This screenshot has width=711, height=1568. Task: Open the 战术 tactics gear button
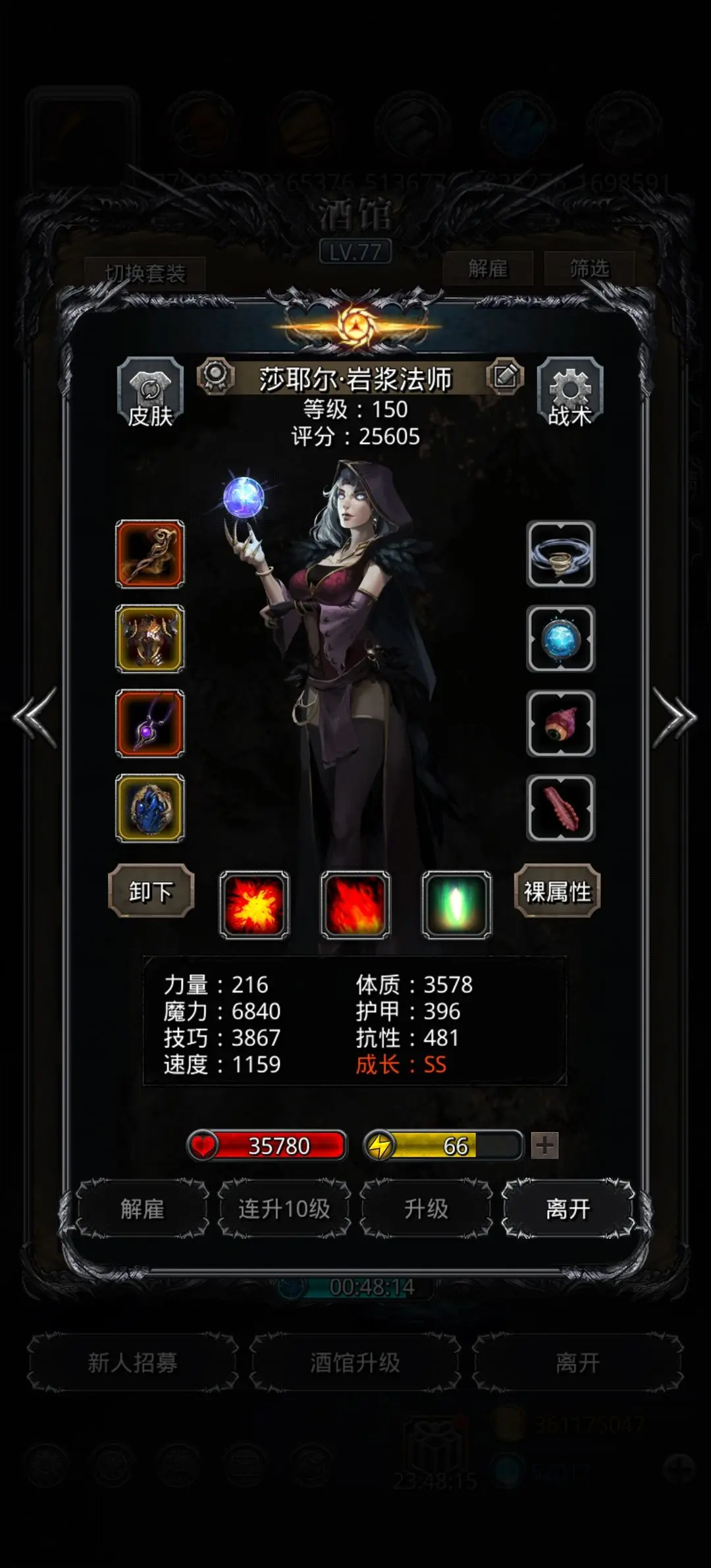point(570,394)
